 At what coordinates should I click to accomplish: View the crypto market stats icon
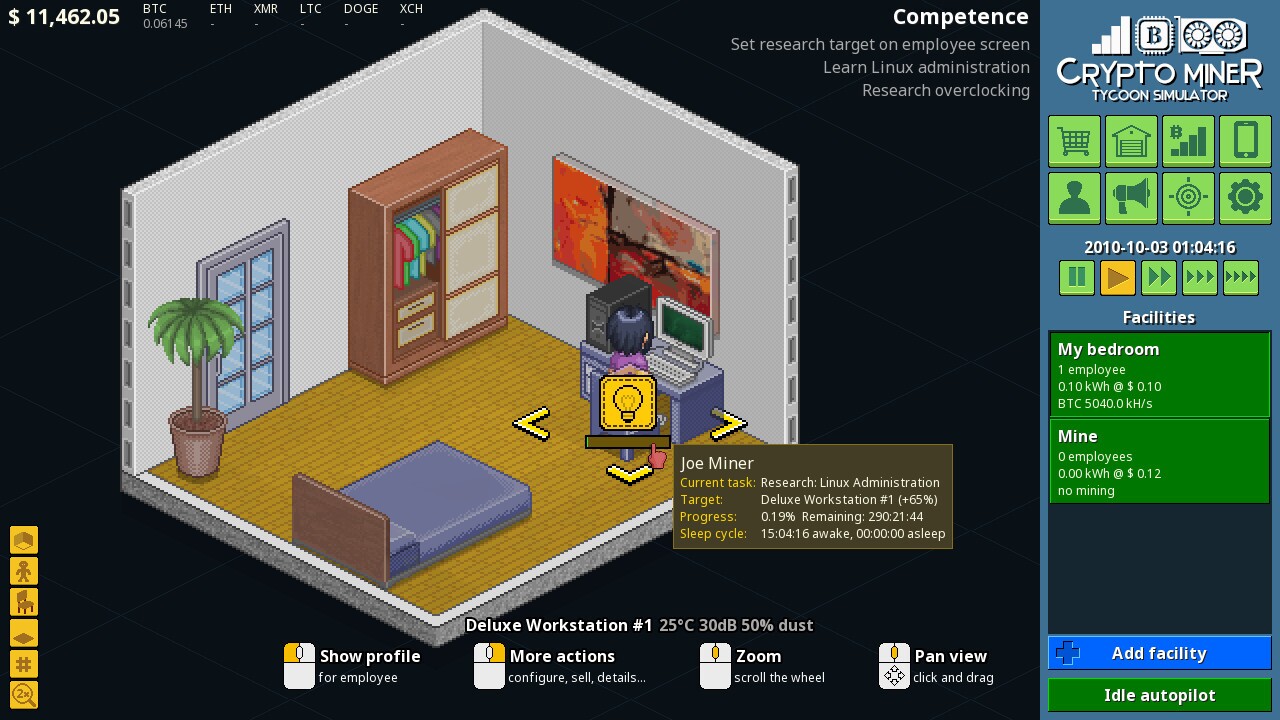[1188, 141]
